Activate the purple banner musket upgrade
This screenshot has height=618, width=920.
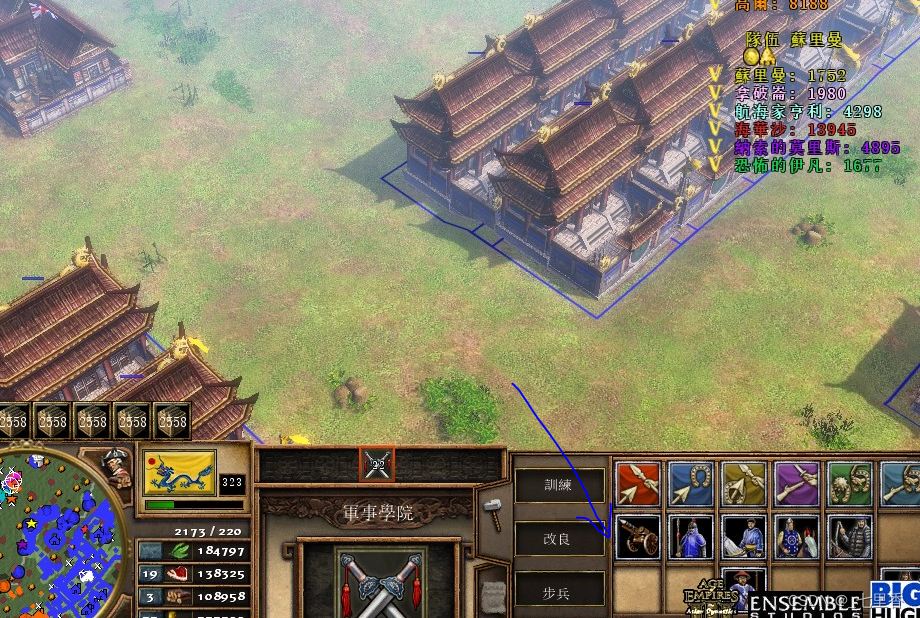797,484
